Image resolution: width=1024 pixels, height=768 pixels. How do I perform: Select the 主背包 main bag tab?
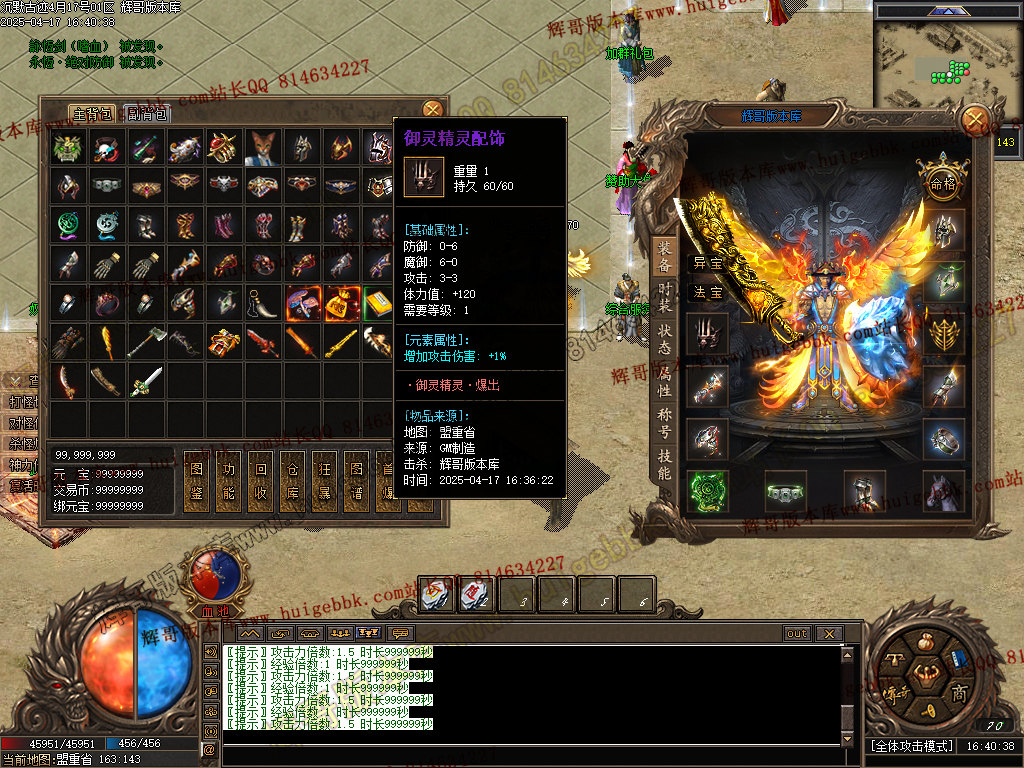pyautogui.click(x=92, y=113)
